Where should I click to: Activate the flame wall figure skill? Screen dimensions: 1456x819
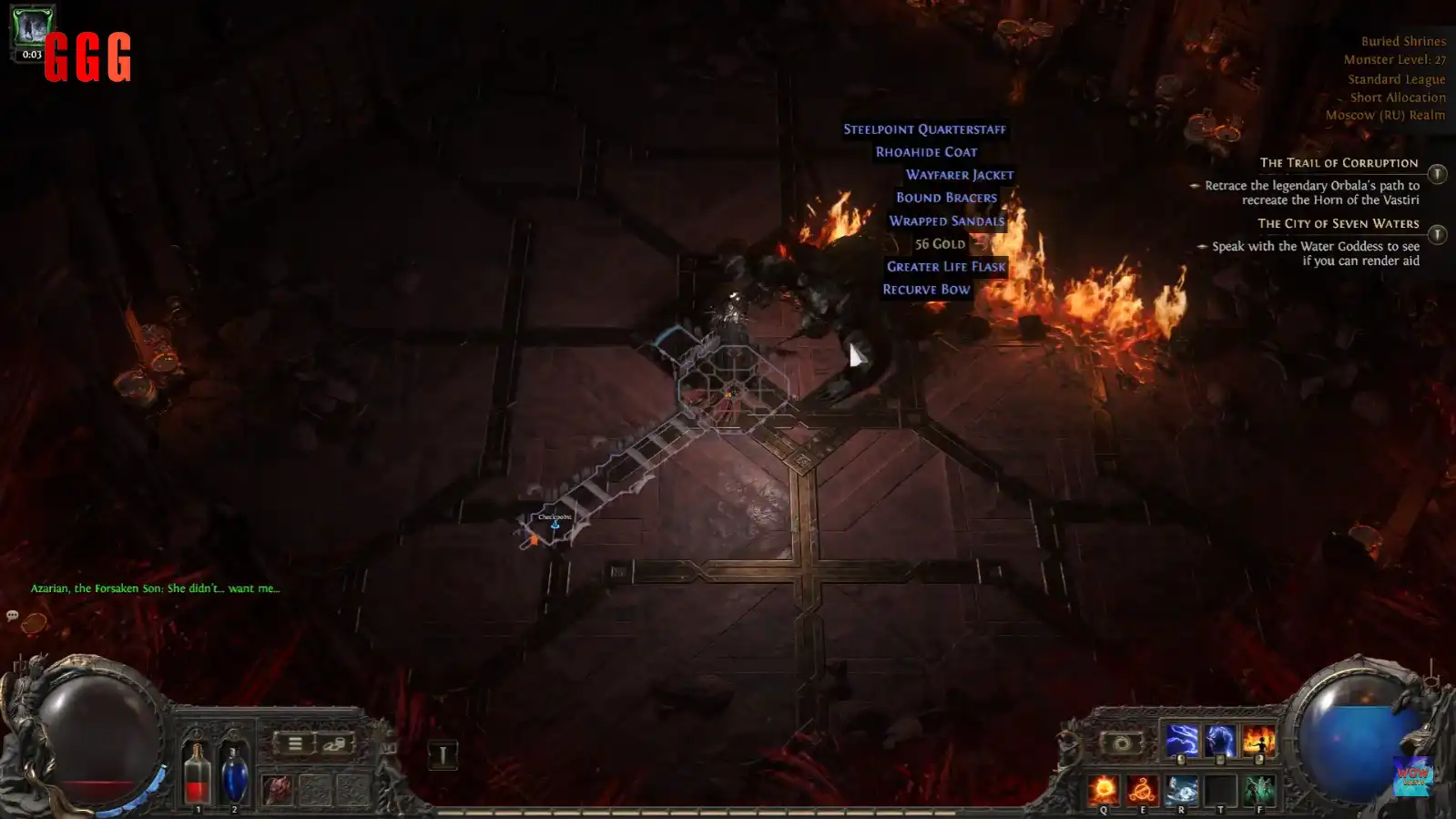point(1258,741)
